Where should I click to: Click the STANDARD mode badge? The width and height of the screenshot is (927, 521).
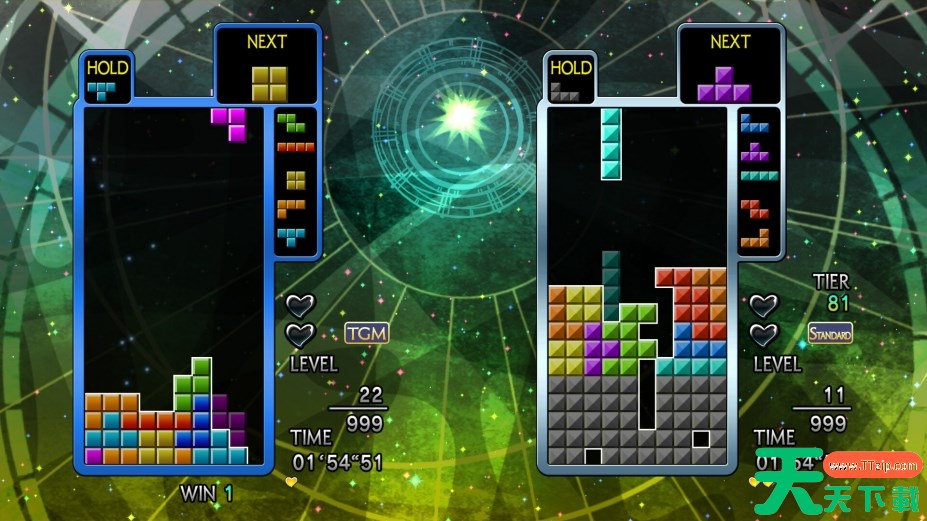point(830,333)
